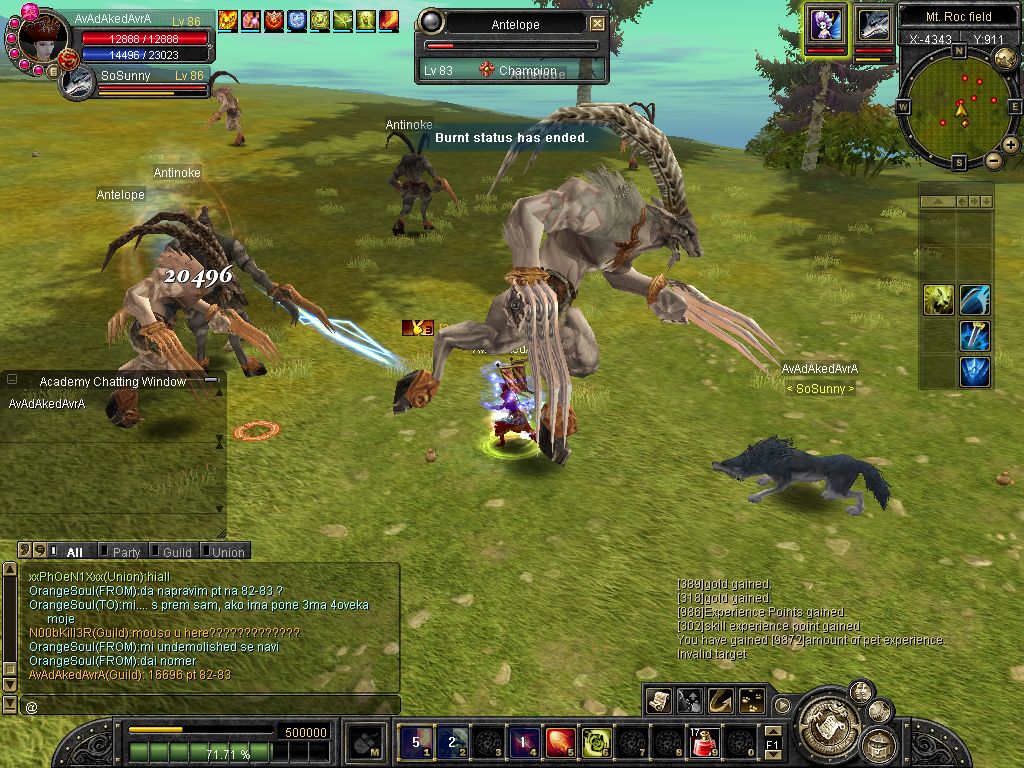The height and width of the screenshot is (768, 1024).
Task: Activate the green swirl skill in slot 6
Action: click(x=596, y=742)
